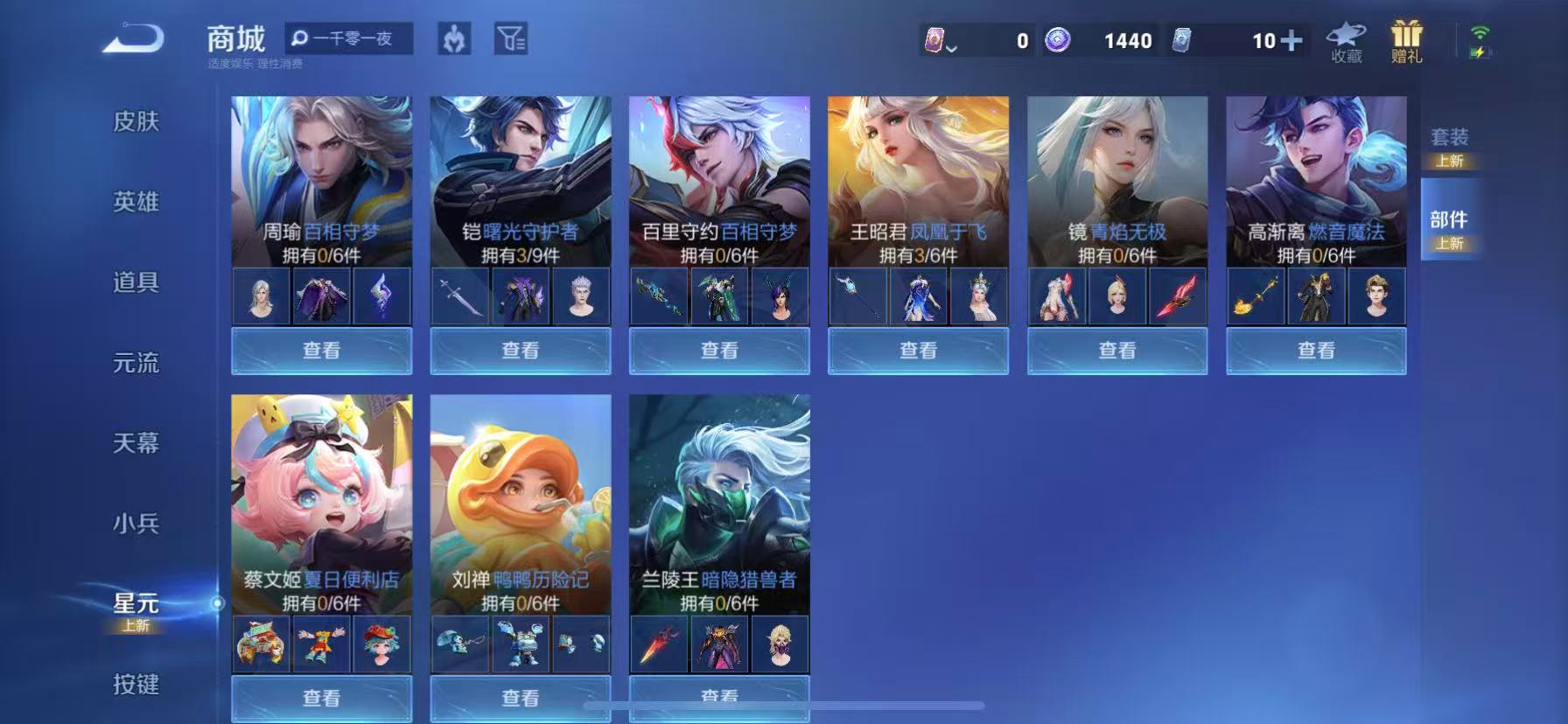Click the red hero emblem icon near search bar

(x=455, y=39)
